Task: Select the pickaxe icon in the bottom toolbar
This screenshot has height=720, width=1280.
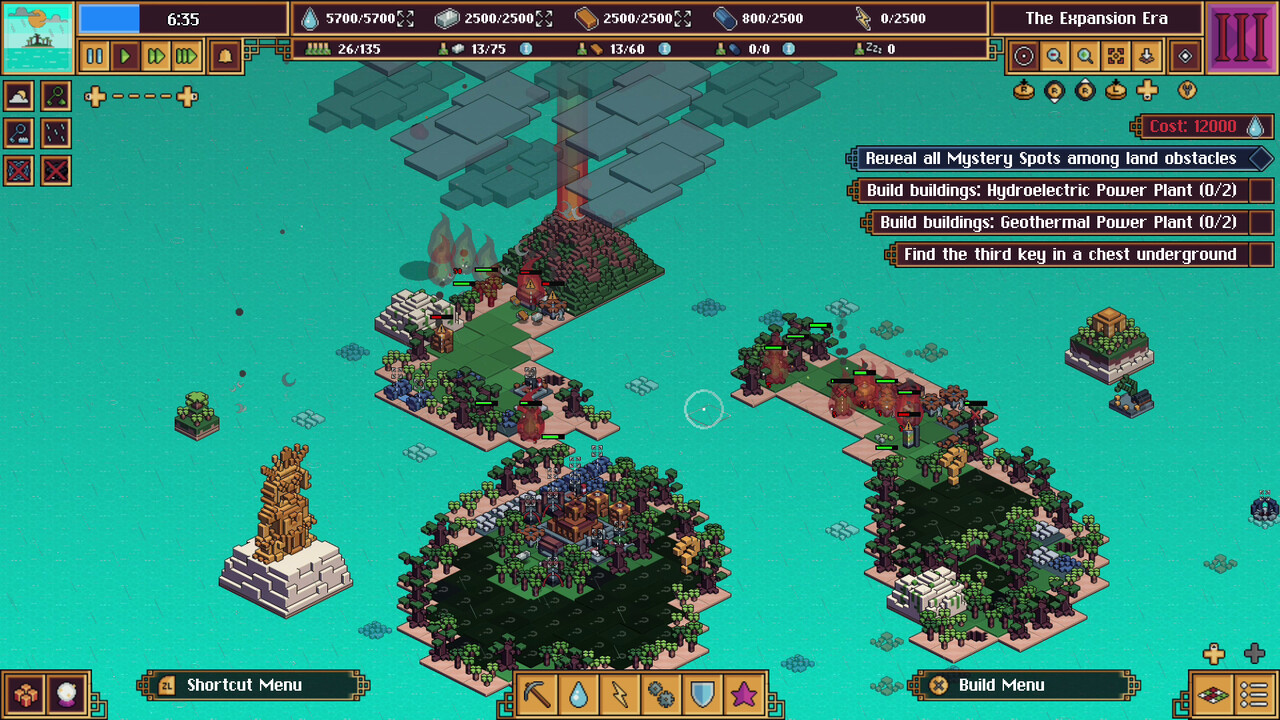Action: point(536,692)
